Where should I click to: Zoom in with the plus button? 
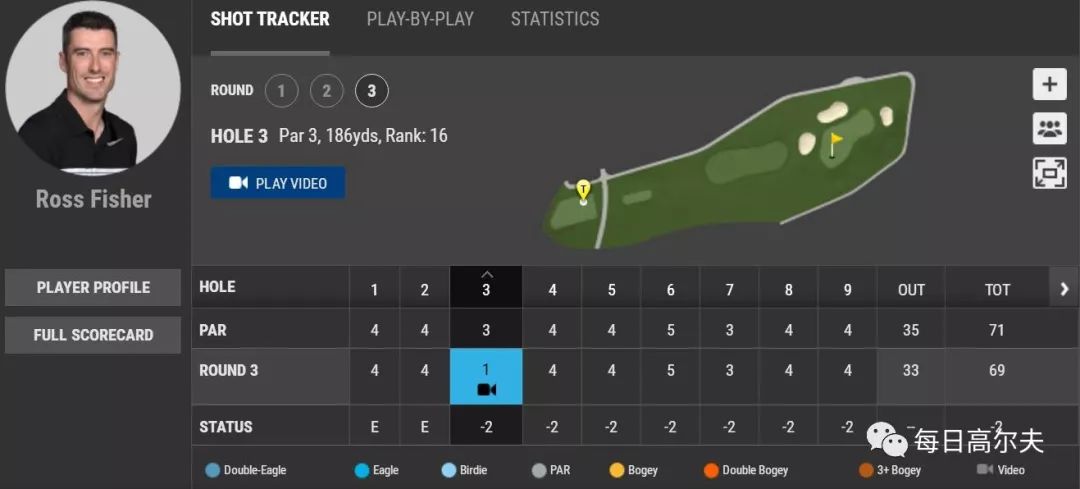click(x=1049, y=84)
